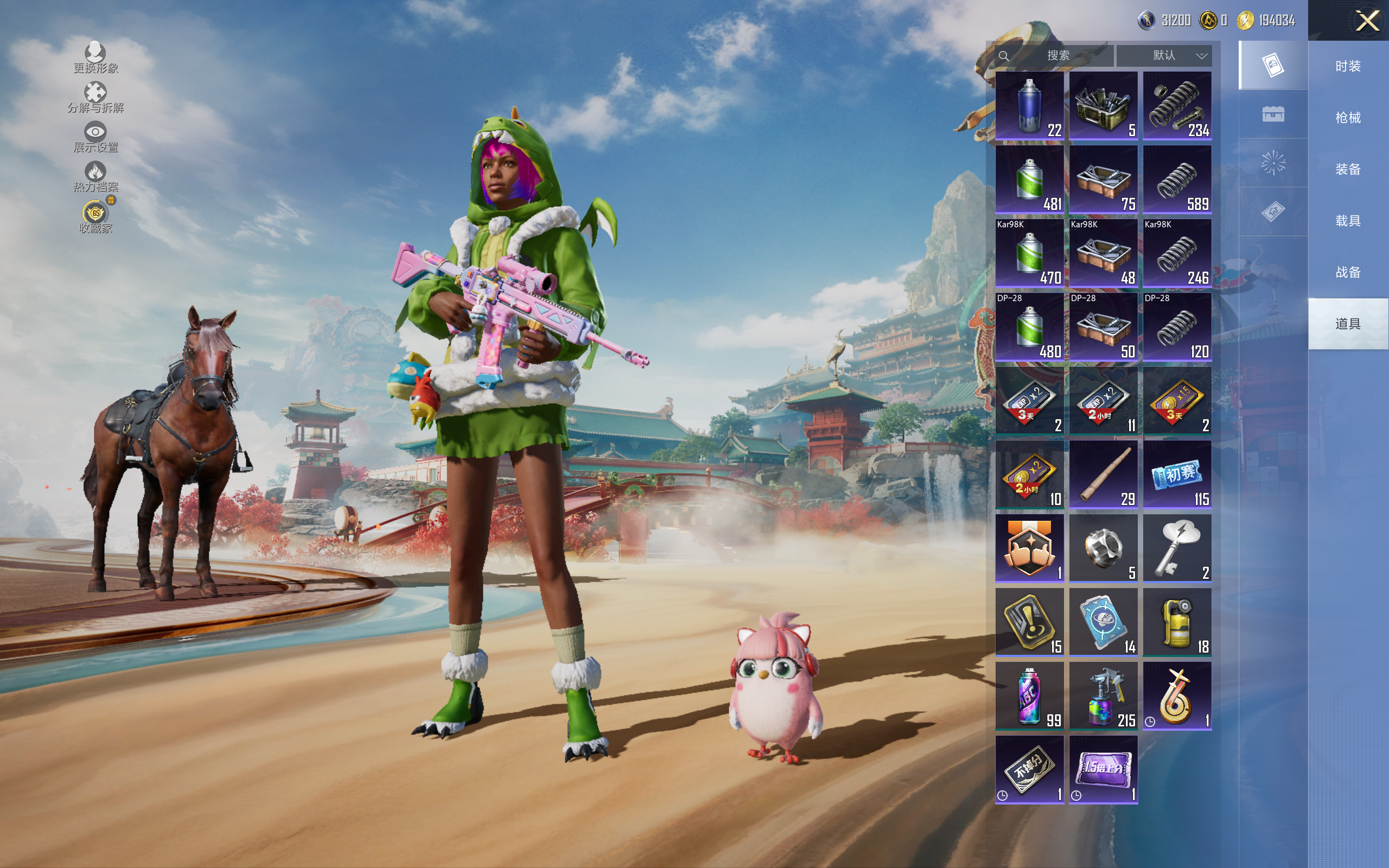
Task: Open 更换形象 character change
Action: click(95, 58)
